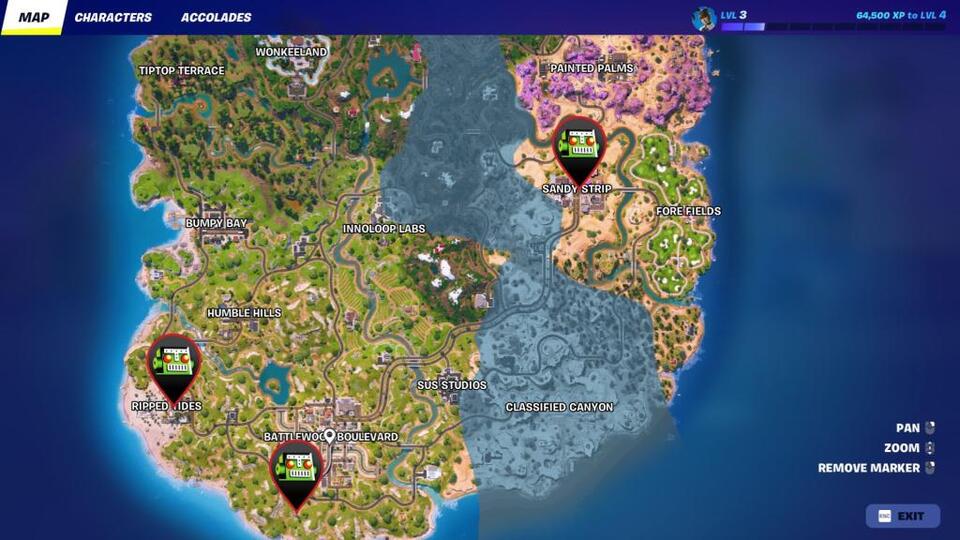Select the boombox marker below Battlewood Boulevard
The image size is (960, 540).
pos(296,470)
